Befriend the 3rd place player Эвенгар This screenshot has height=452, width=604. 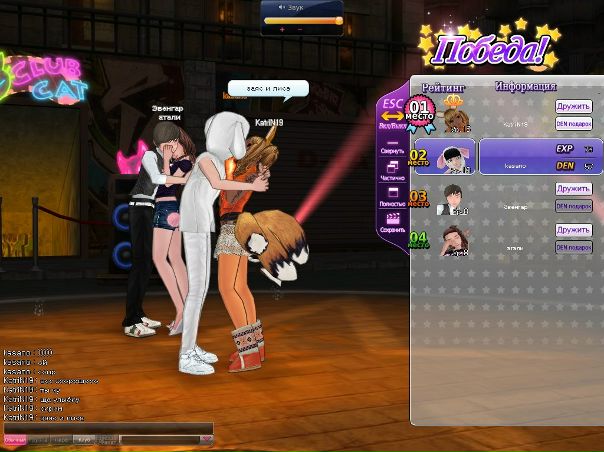(x=574, y=188)
